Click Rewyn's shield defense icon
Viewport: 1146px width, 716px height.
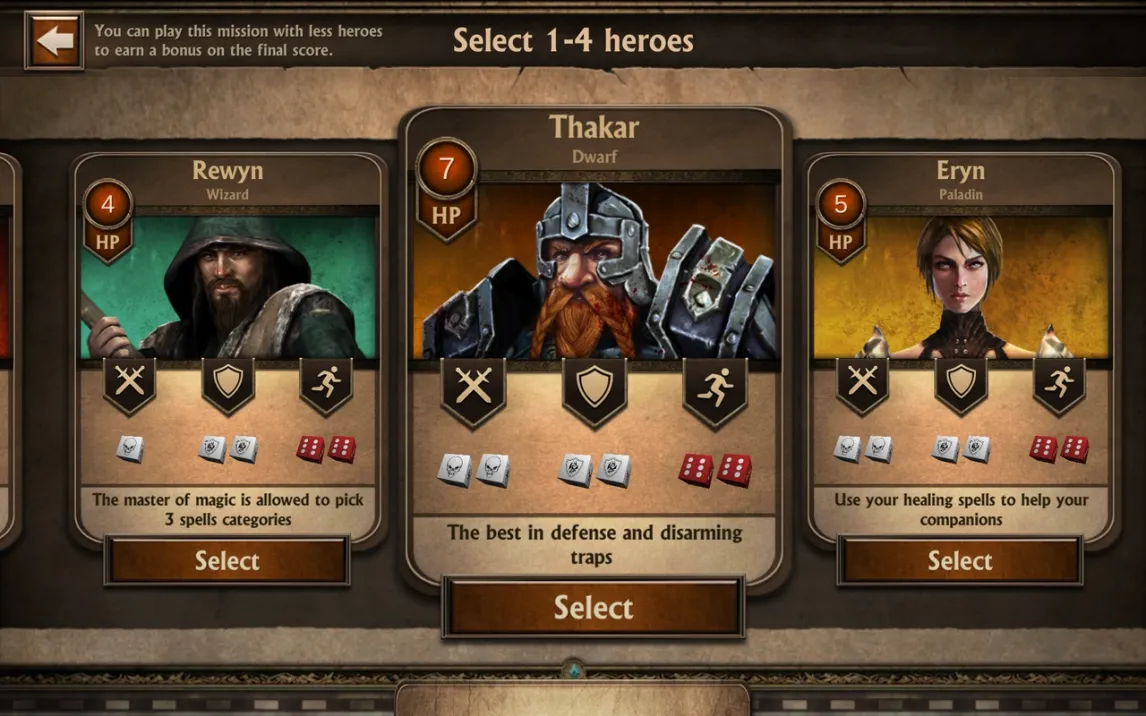click(228, 382)
